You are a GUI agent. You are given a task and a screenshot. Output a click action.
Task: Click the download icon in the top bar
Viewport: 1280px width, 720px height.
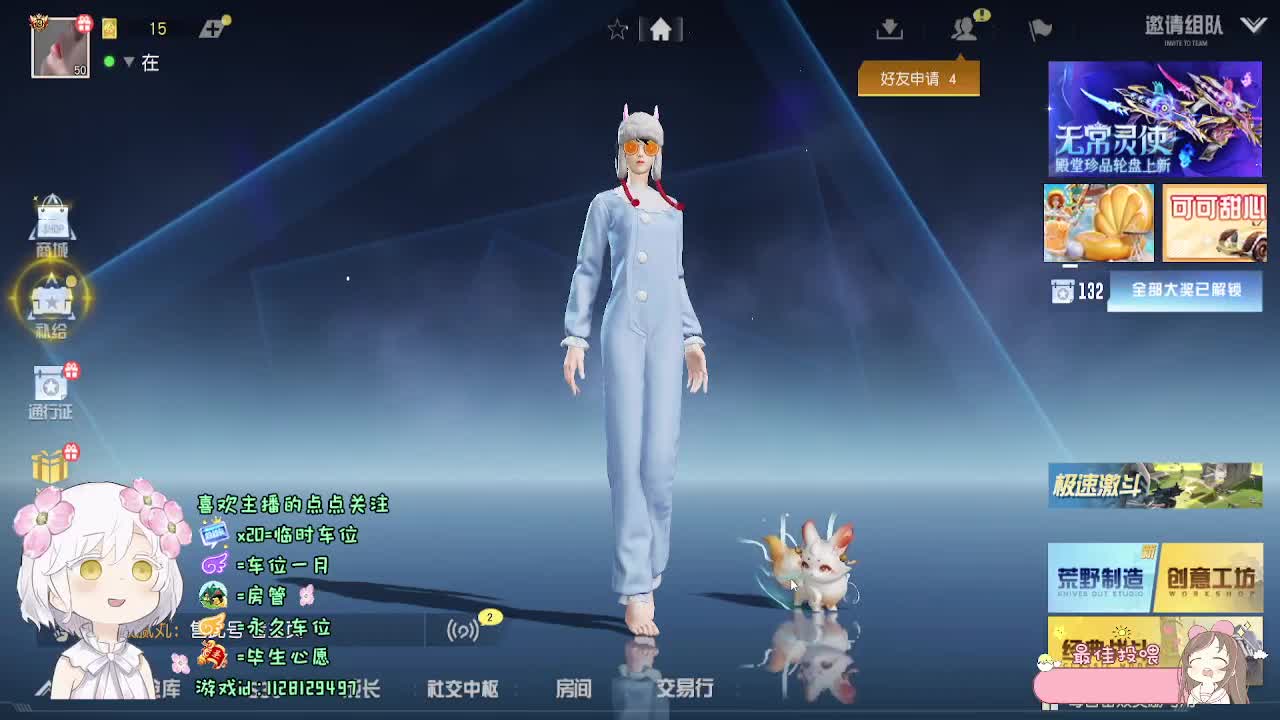click(888, 30)
